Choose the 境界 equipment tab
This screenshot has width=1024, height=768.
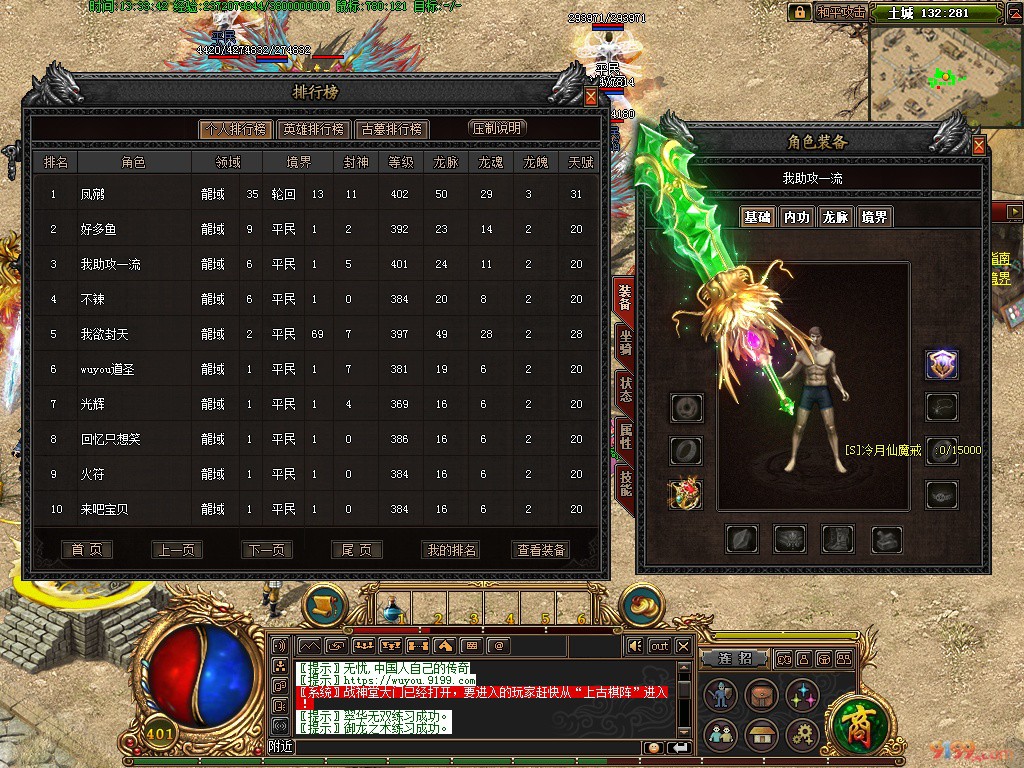click(x=874, y=217)
